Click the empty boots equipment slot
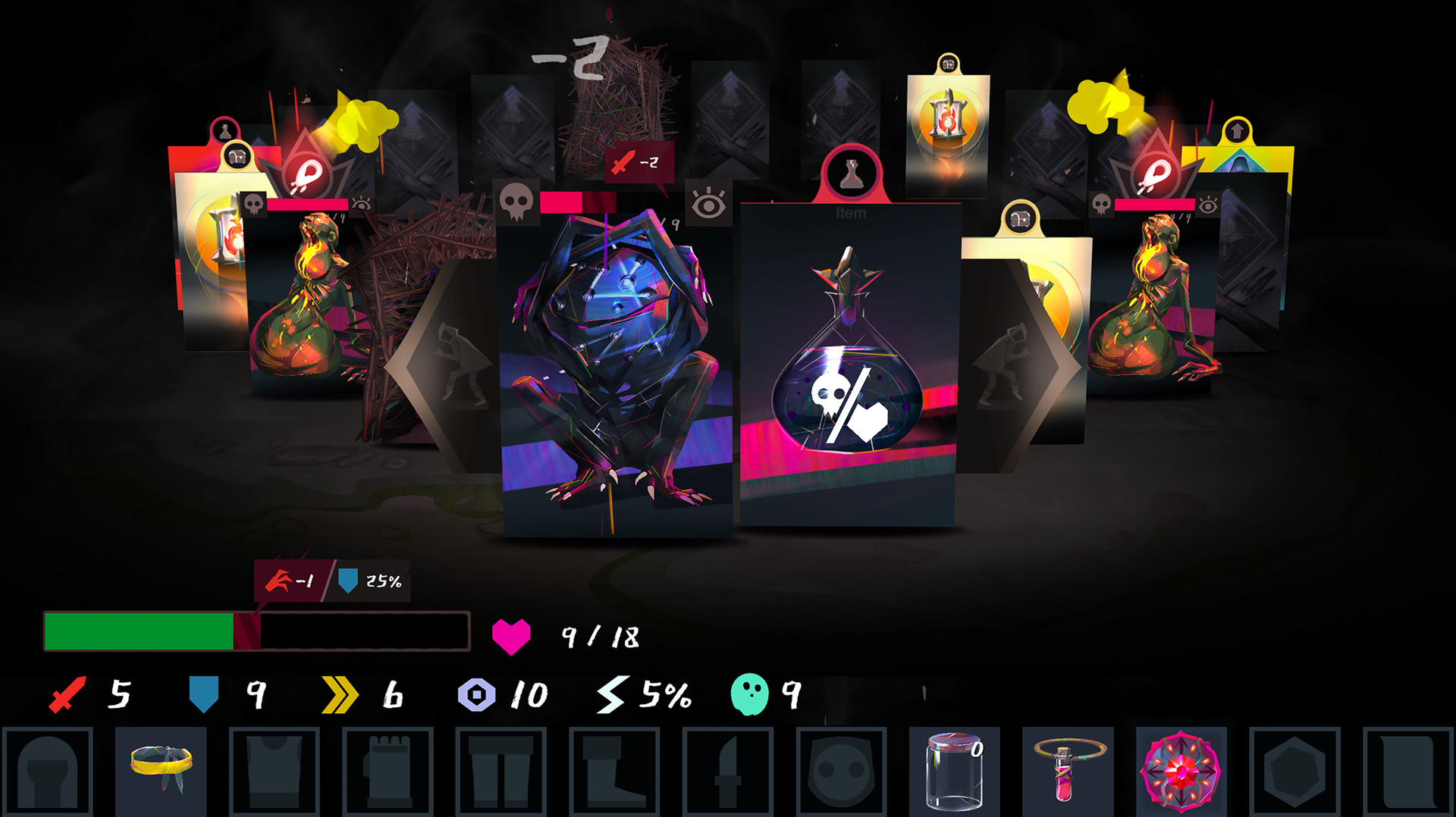This screenshot has height=817, width=1456. [614, 773]
